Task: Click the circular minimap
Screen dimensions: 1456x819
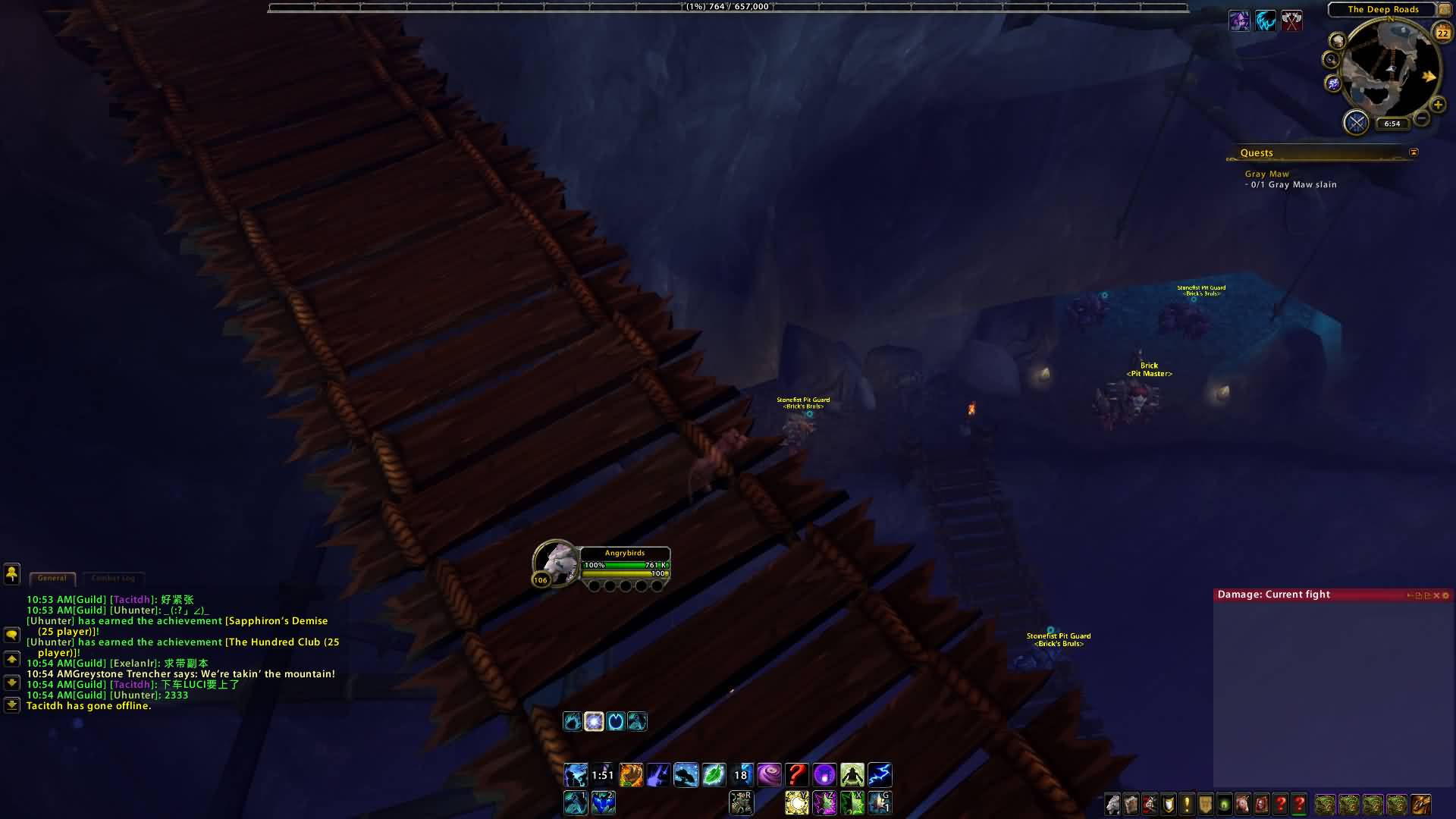Action: [1390, 67]
